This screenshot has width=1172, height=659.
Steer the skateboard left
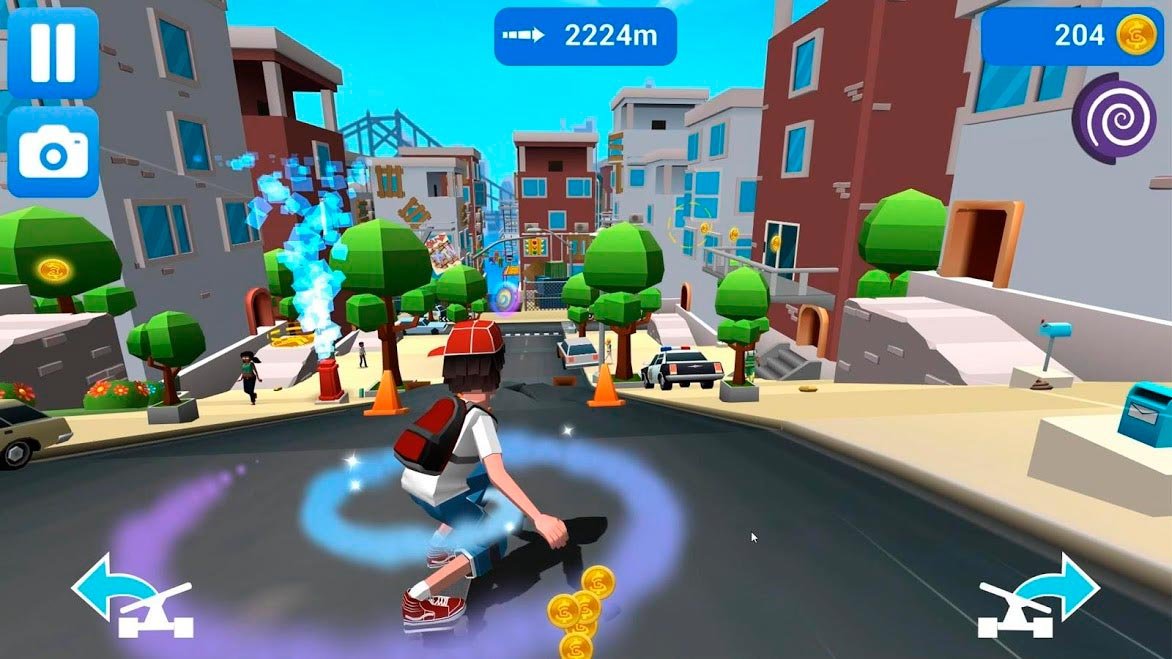point(133,598)
